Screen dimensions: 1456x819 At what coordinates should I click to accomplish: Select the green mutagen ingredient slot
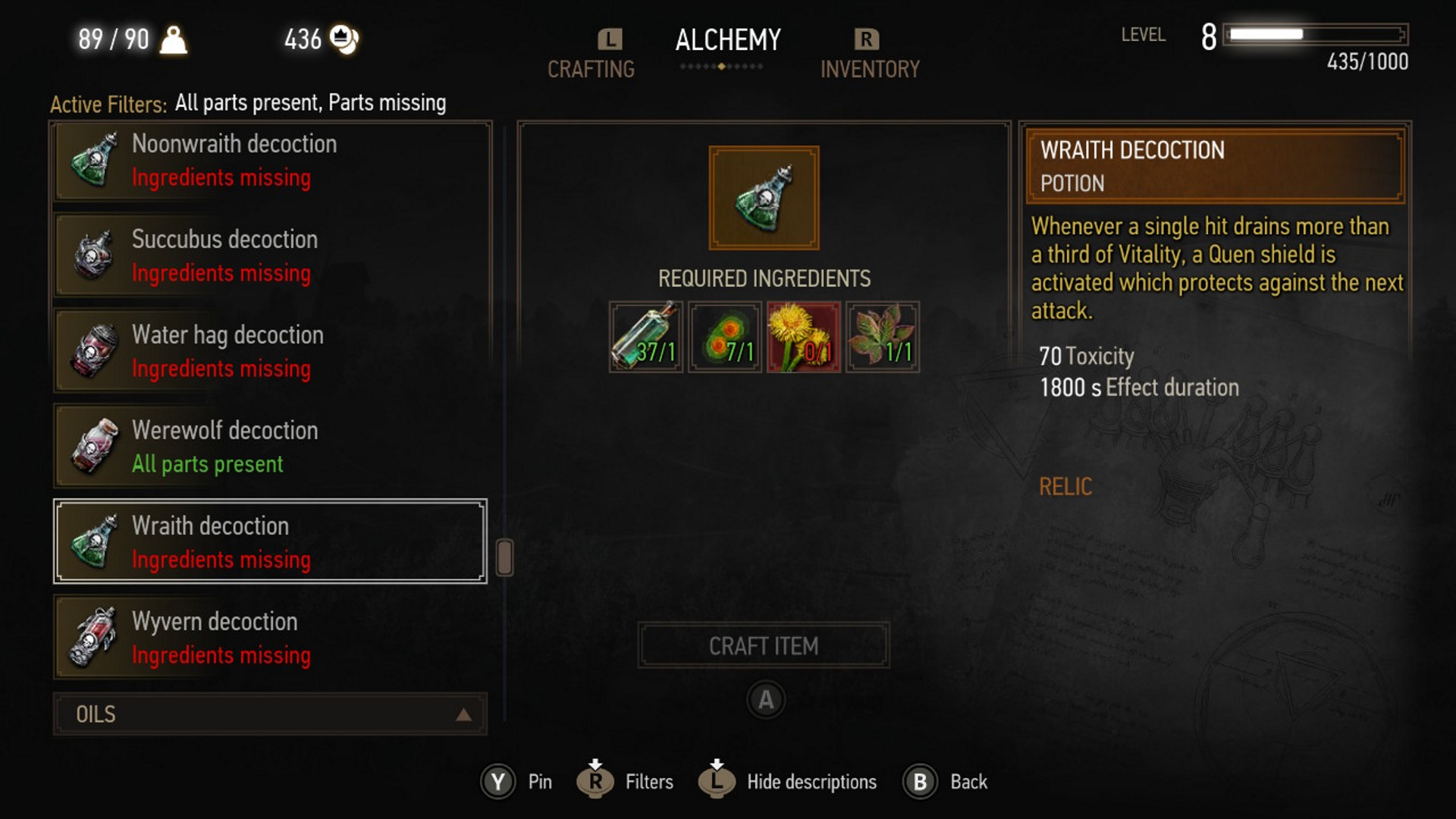point(725,337)
